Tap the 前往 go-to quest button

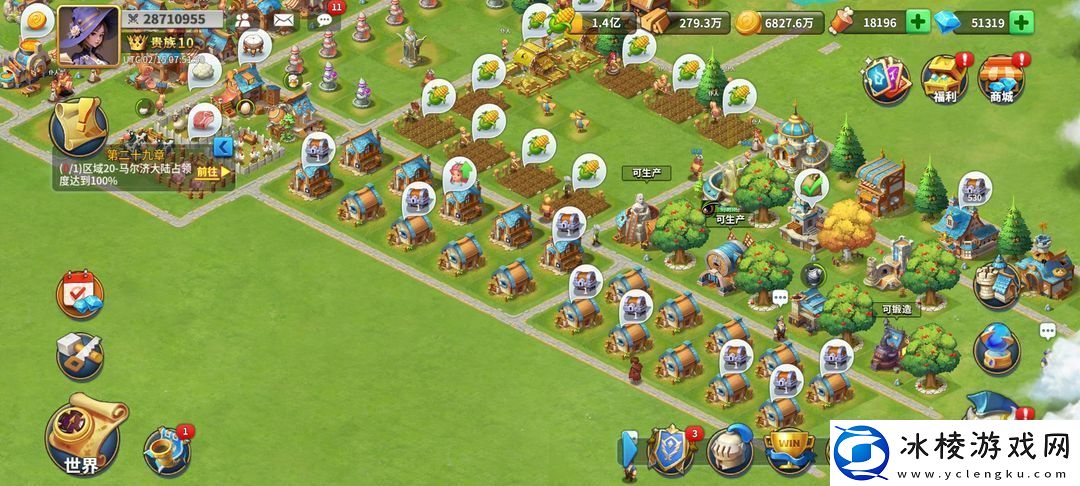pos(212,171)
